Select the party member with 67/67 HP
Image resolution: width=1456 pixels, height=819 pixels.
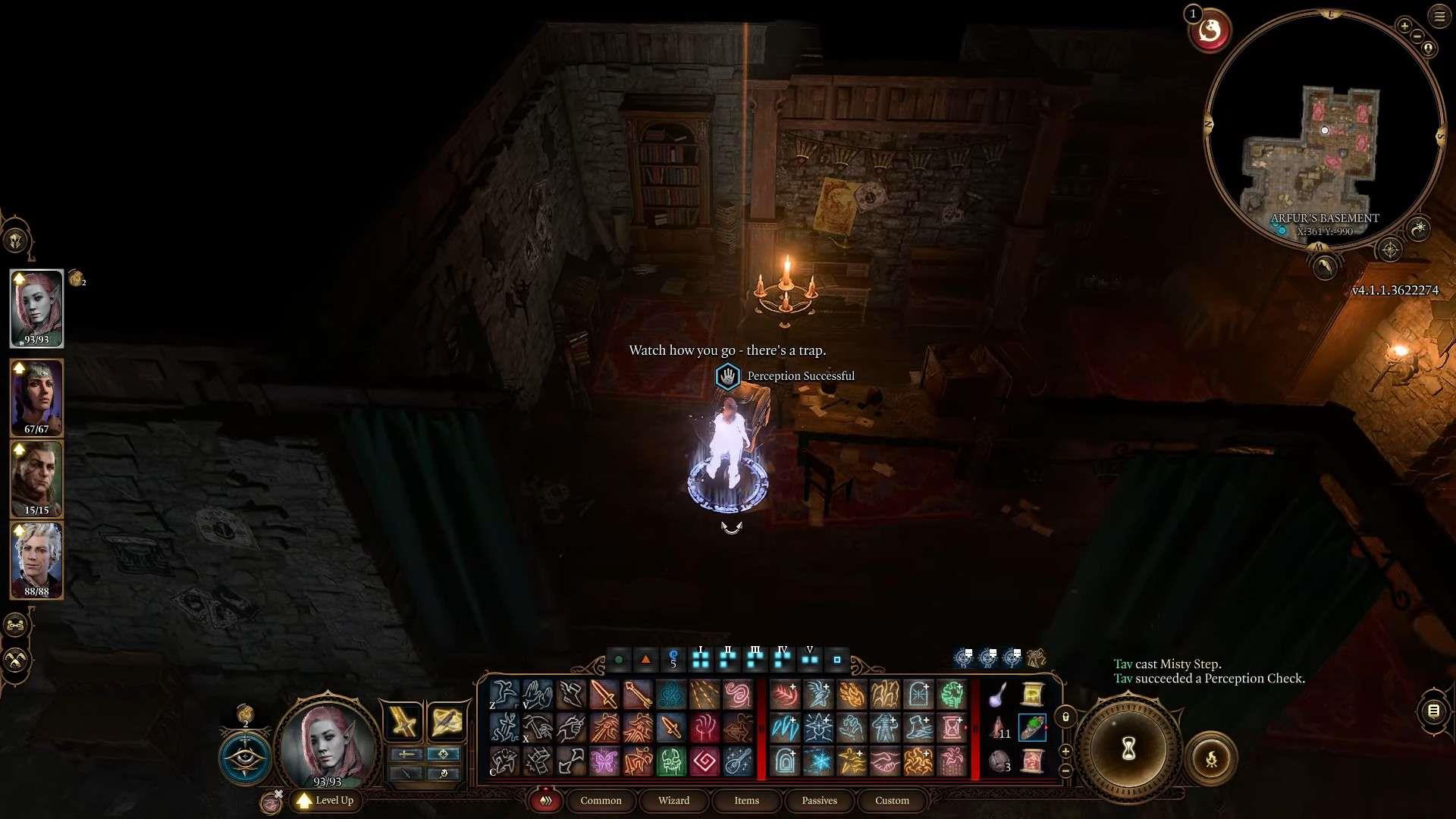pos(36,397)
